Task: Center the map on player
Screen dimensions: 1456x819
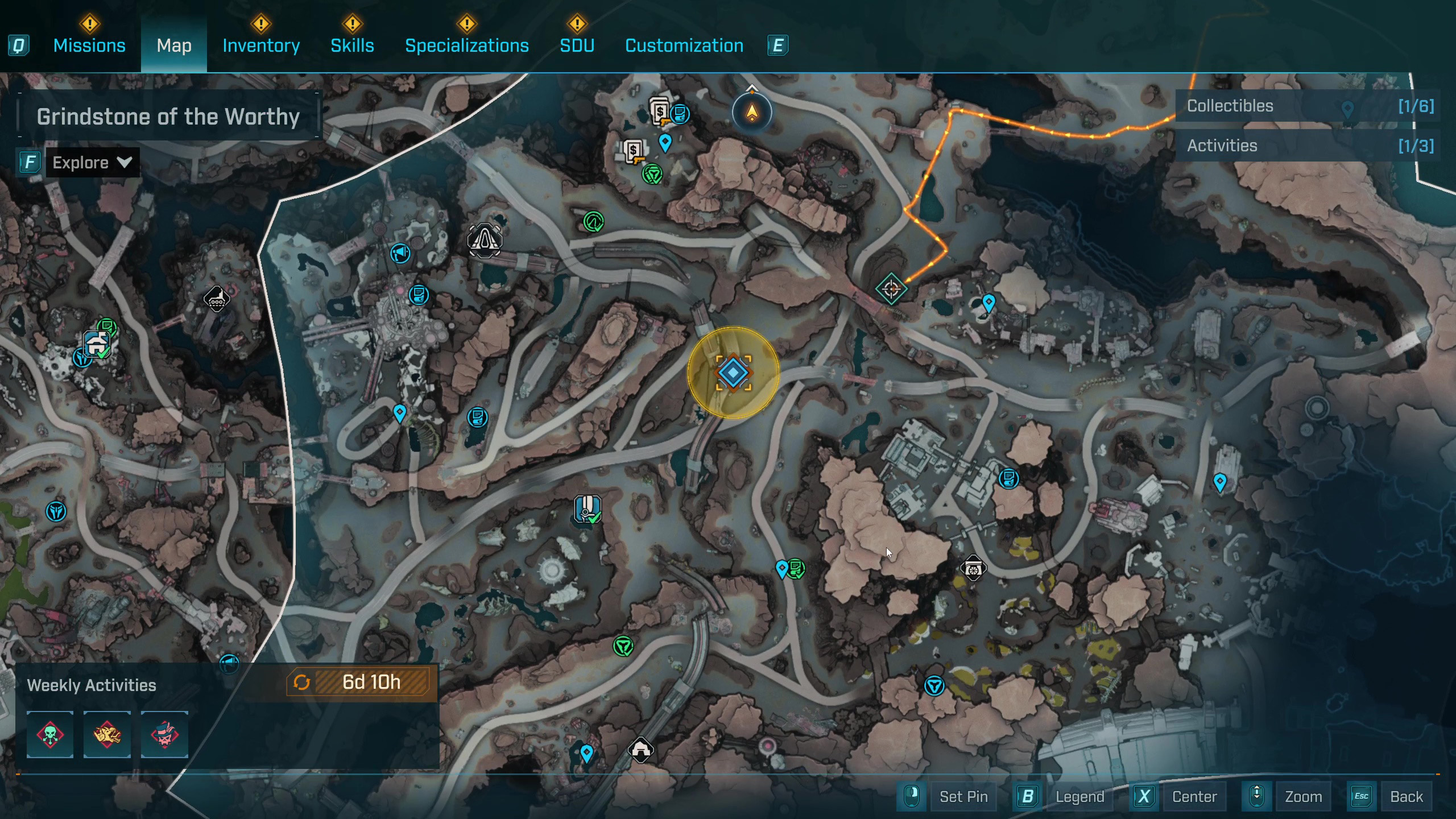Action: (1194, 796)
